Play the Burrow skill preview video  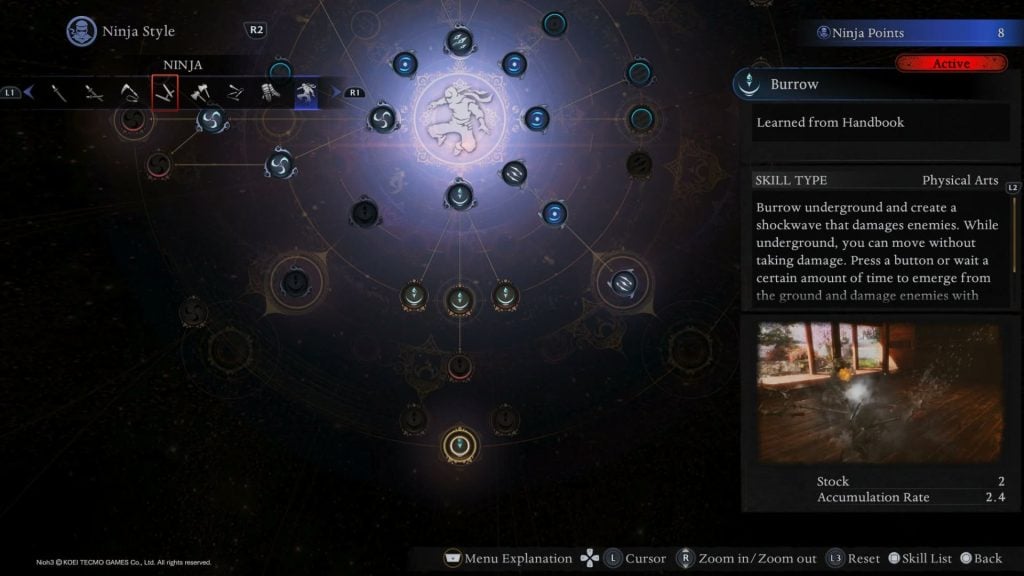point(878,392)
